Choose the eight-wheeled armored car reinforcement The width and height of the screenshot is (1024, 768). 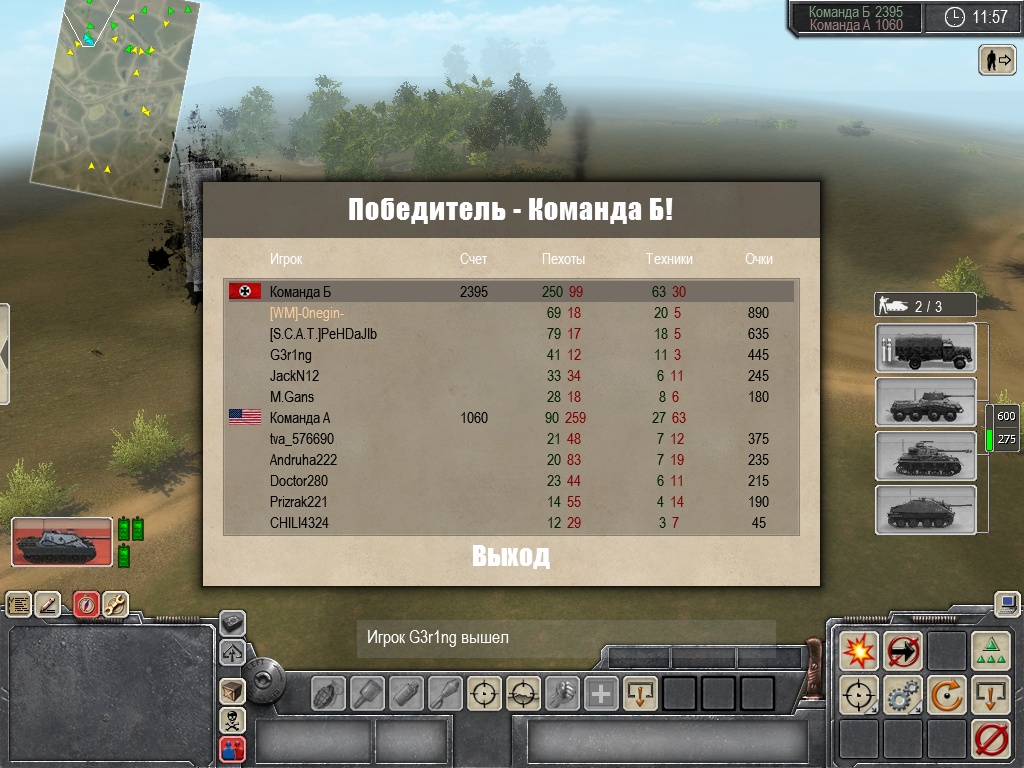pos(925,402)
